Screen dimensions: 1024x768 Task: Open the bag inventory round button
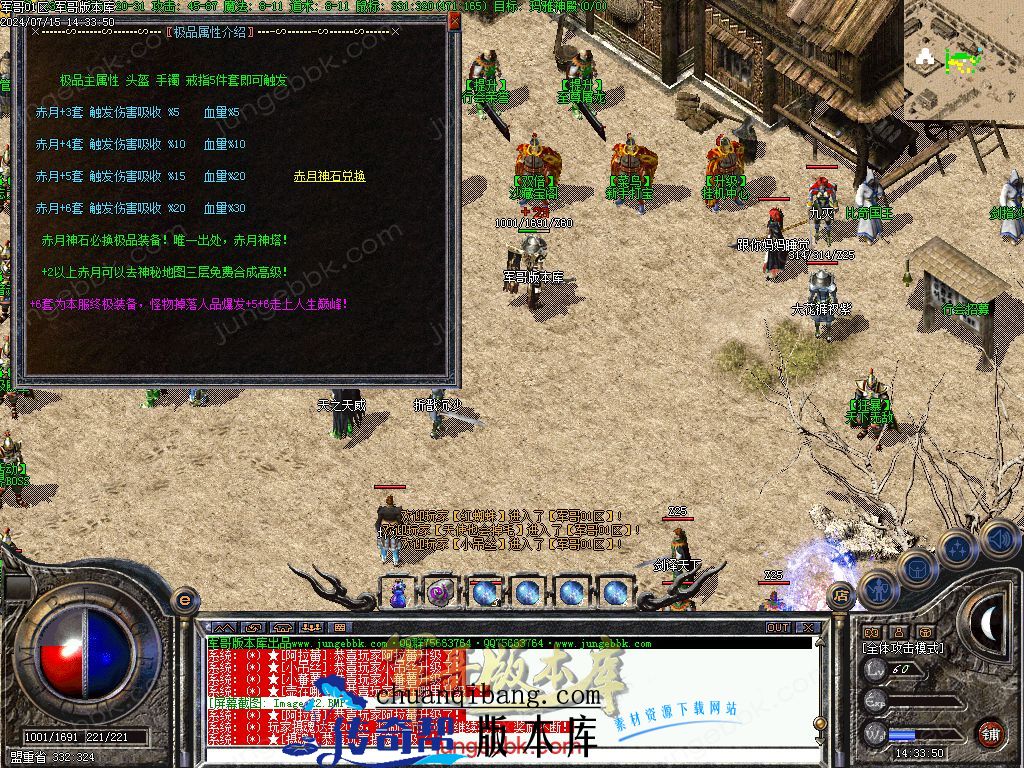pyautogui.click(x=916, y=568)
